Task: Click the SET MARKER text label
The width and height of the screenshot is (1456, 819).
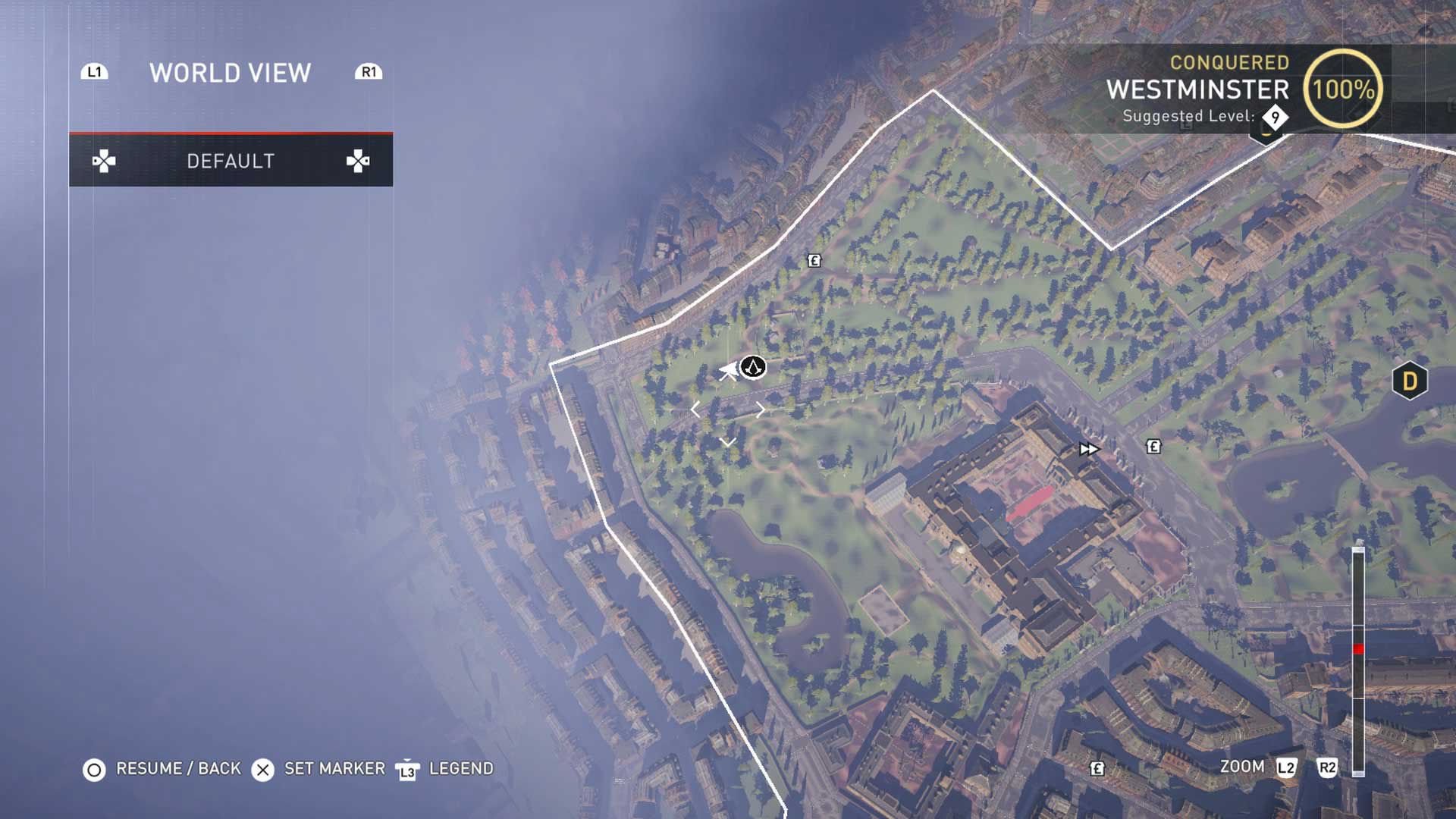Action: click(334, 768)
